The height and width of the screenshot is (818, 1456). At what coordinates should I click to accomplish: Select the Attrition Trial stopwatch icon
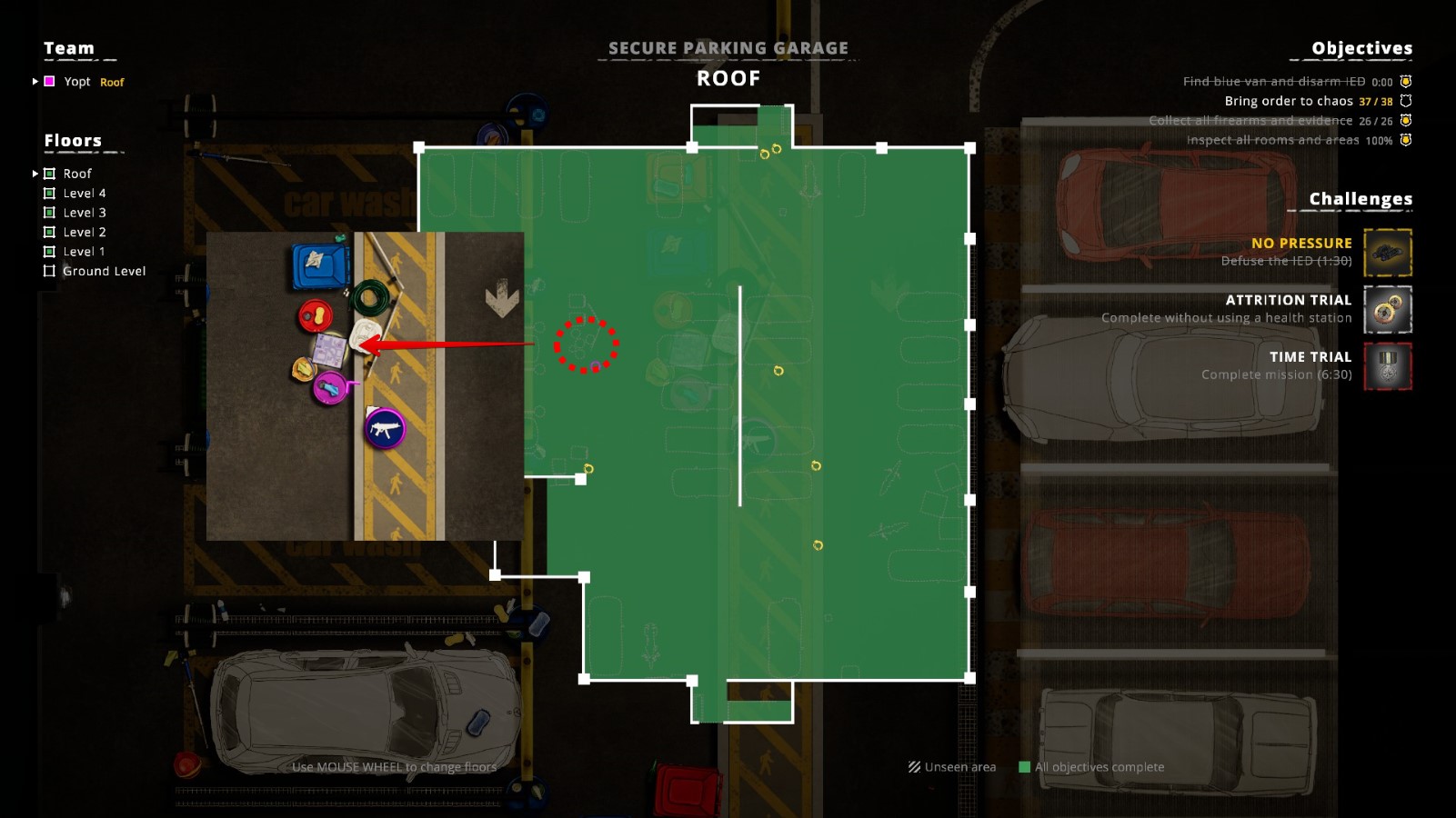[1389, 310]
